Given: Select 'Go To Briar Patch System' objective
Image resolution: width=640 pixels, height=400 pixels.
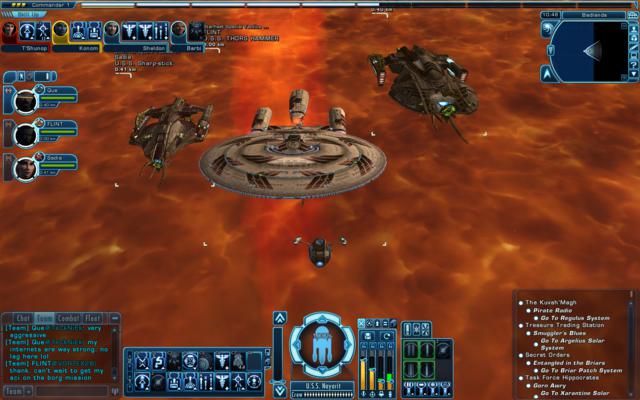Looking at the screenshot, I should (x=585, y=370).
